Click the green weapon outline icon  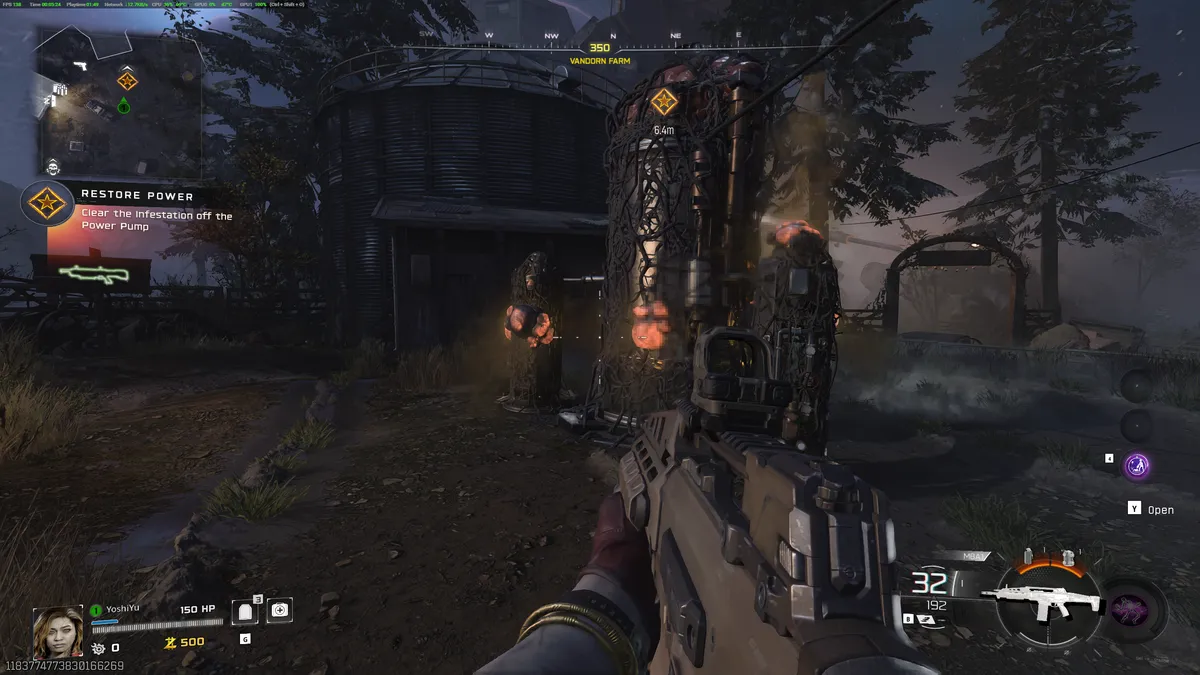coord(90,271)
